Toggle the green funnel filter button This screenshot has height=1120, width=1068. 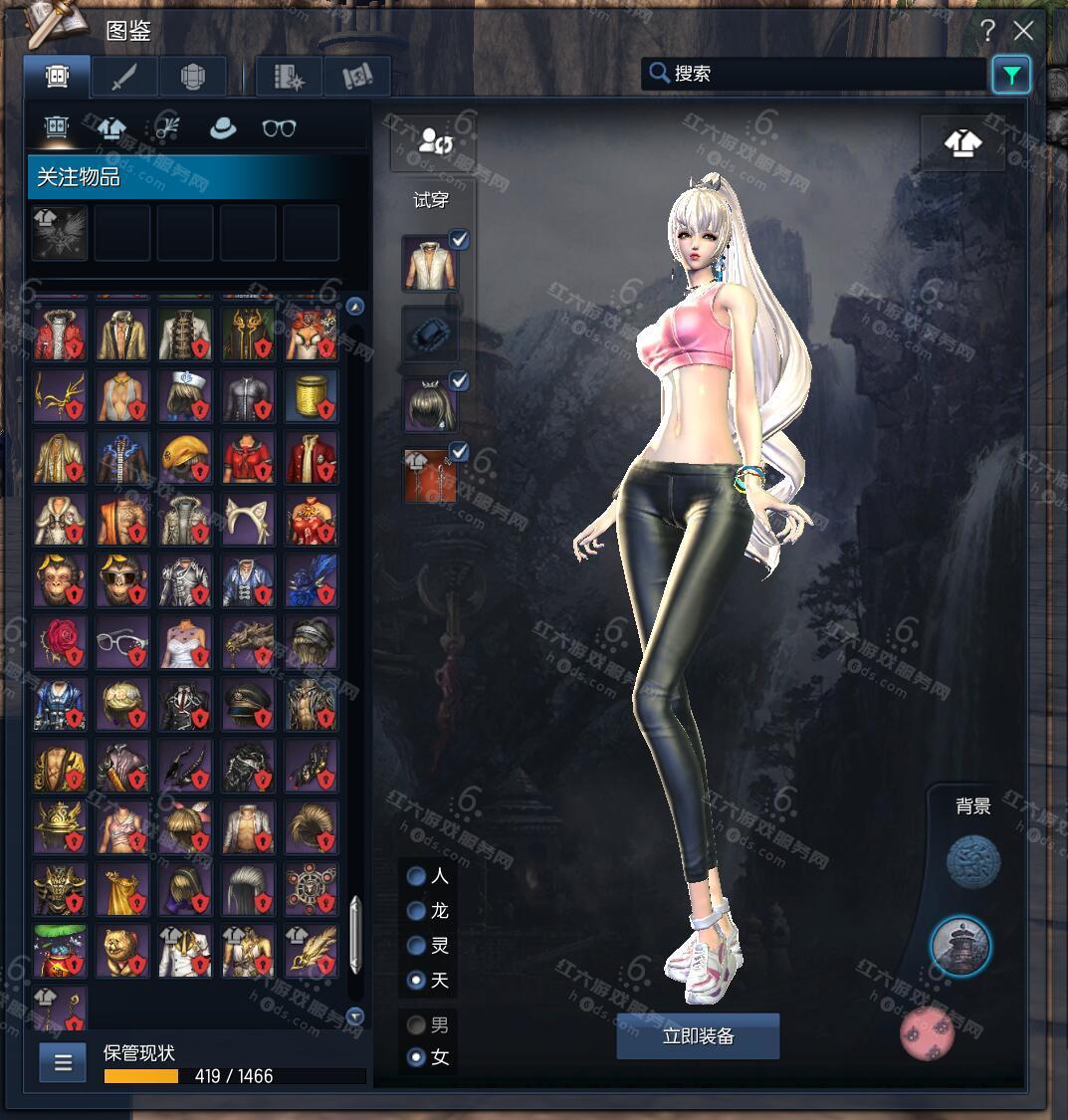point(1010,75)
